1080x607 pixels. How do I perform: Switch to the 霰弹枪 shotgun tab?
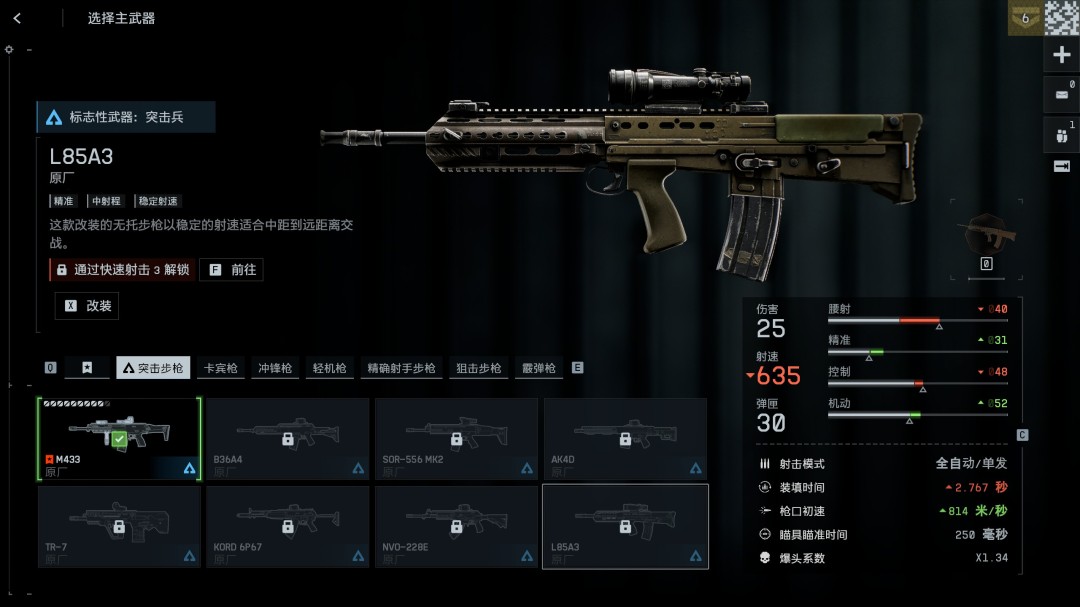[538, 368]
